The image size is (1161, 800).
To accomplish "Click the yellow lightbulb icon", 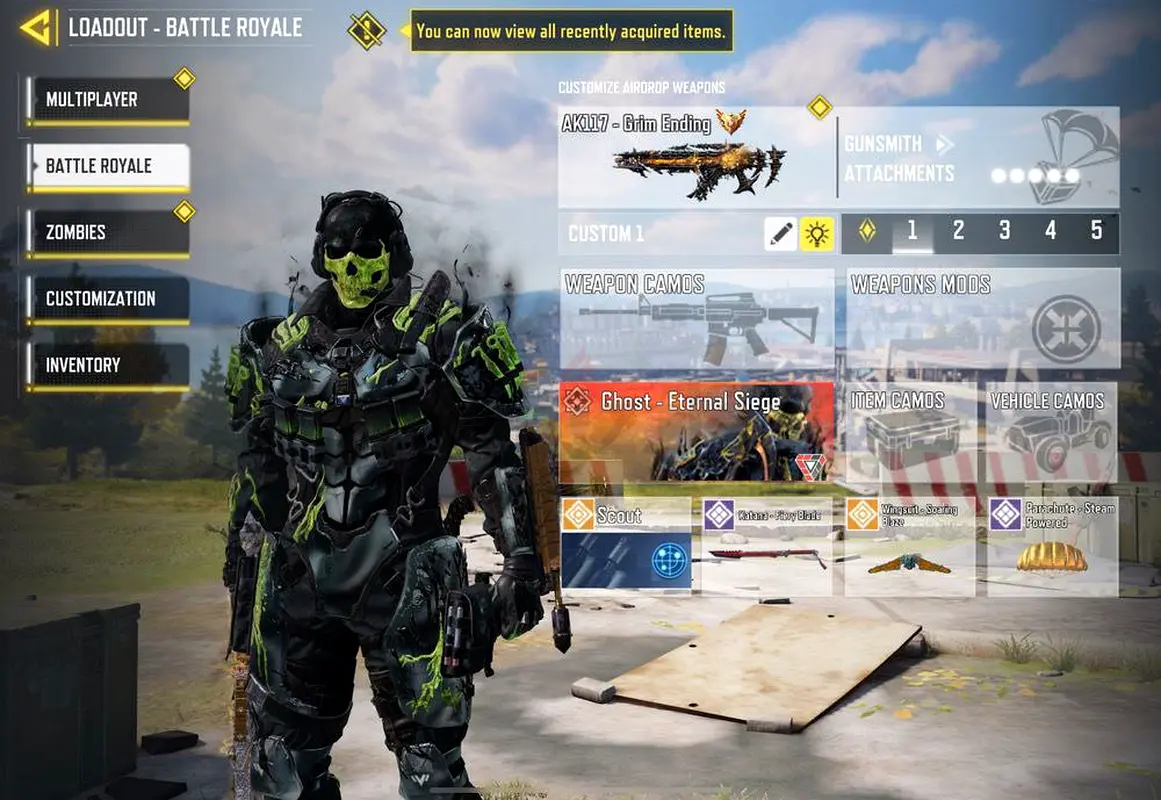I will click(x=818, y=234).
